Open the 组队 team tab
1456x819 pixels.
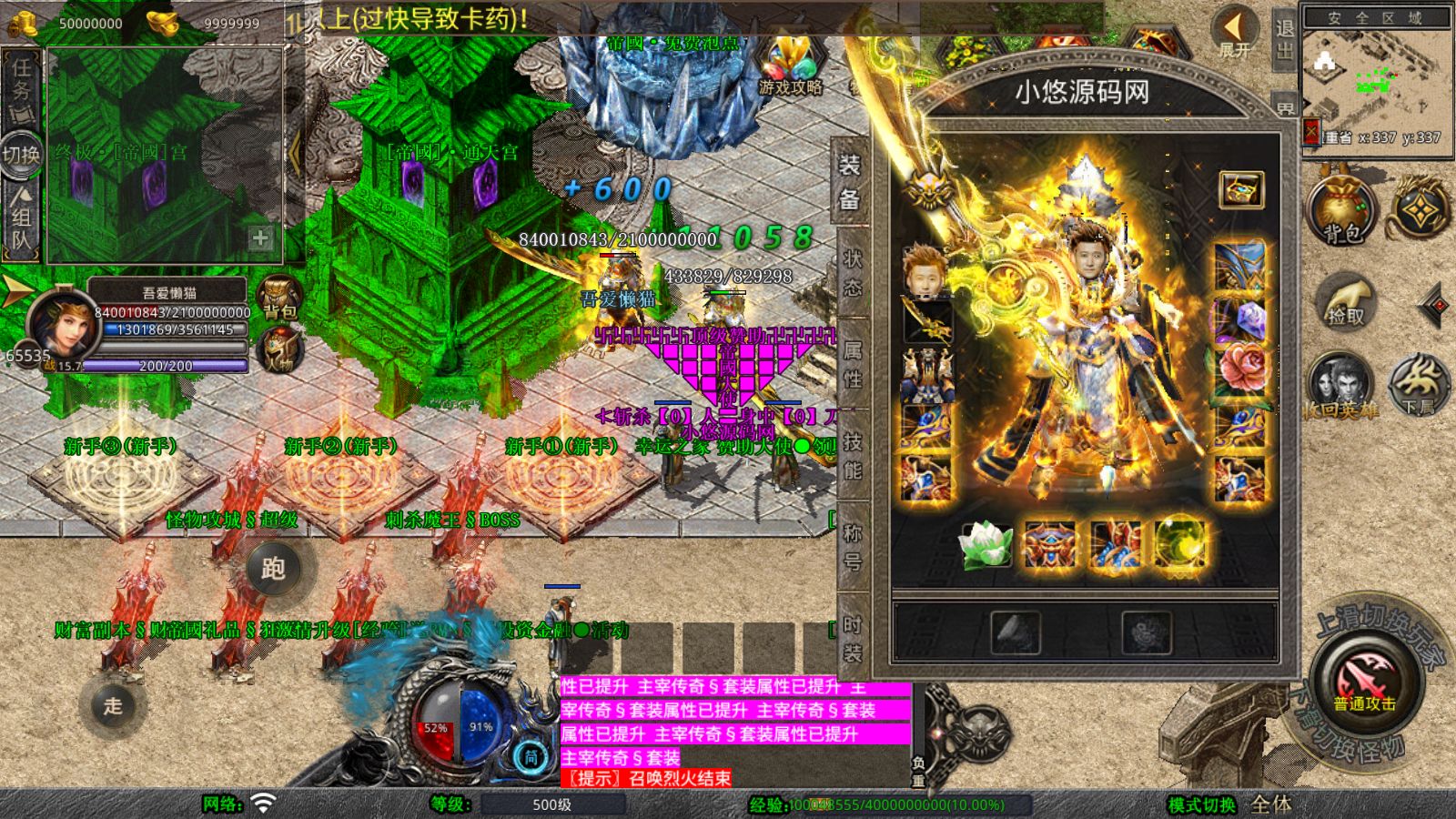21,218
